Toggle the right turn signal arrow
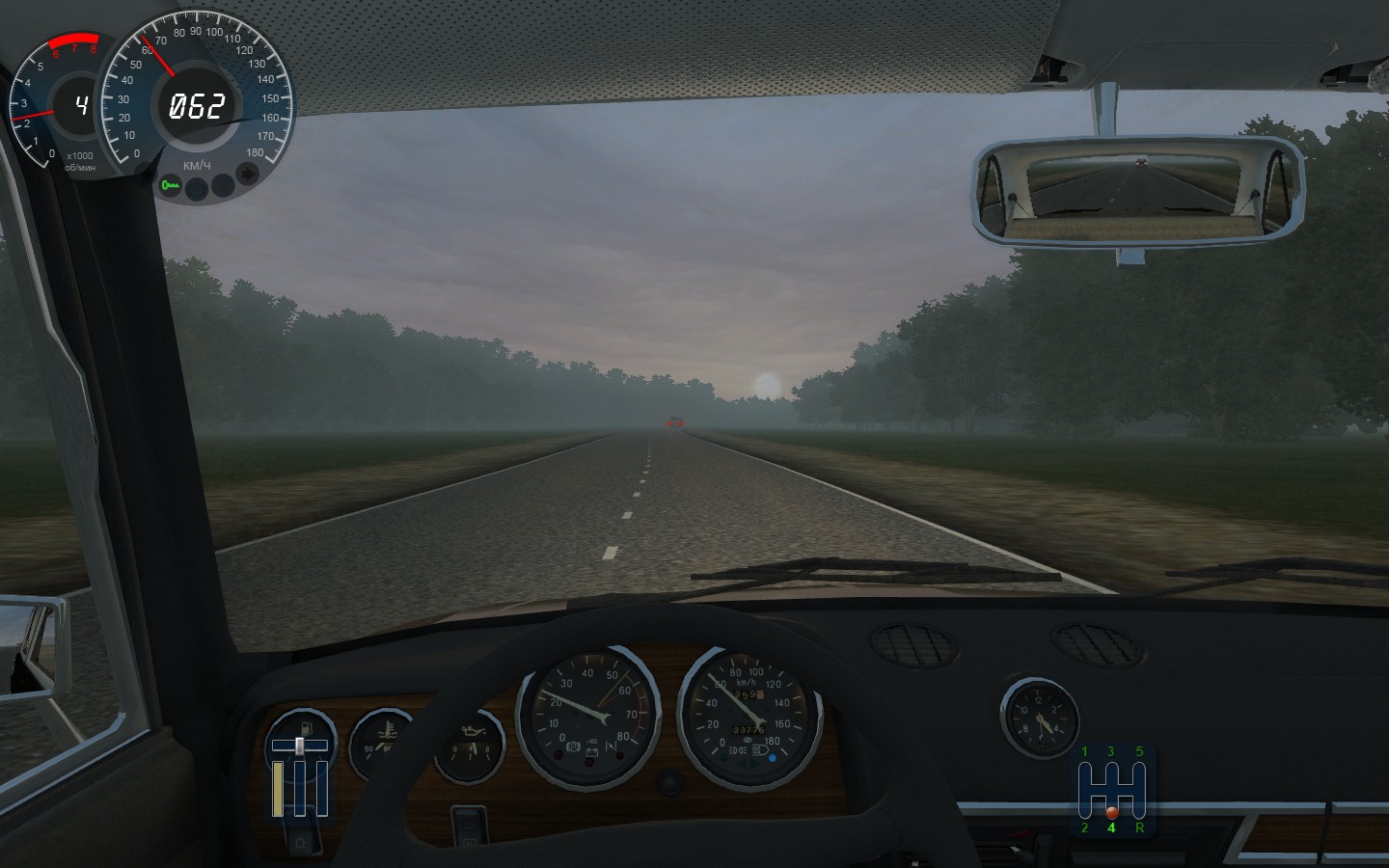The height and width of the screenshot is (868, 1389). (250, 175)
